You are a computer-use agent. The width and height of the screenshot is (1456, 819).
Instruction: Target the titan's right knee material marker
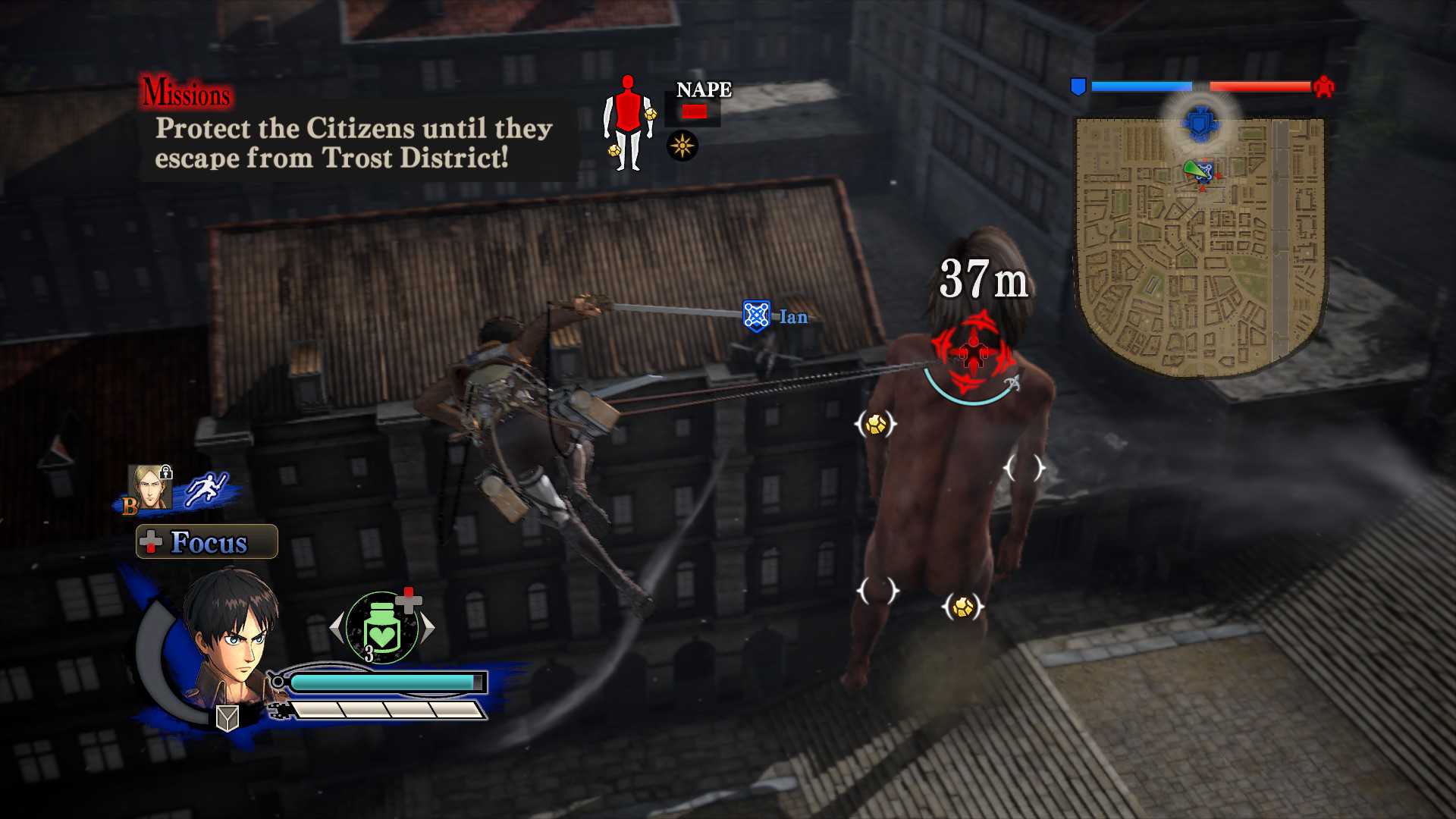(962, 607)
